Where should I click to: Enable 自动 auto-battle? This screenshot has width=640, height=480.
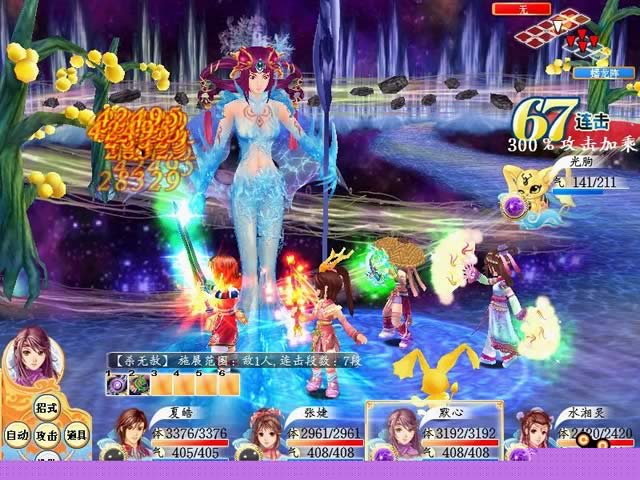[x=16, y=435]
